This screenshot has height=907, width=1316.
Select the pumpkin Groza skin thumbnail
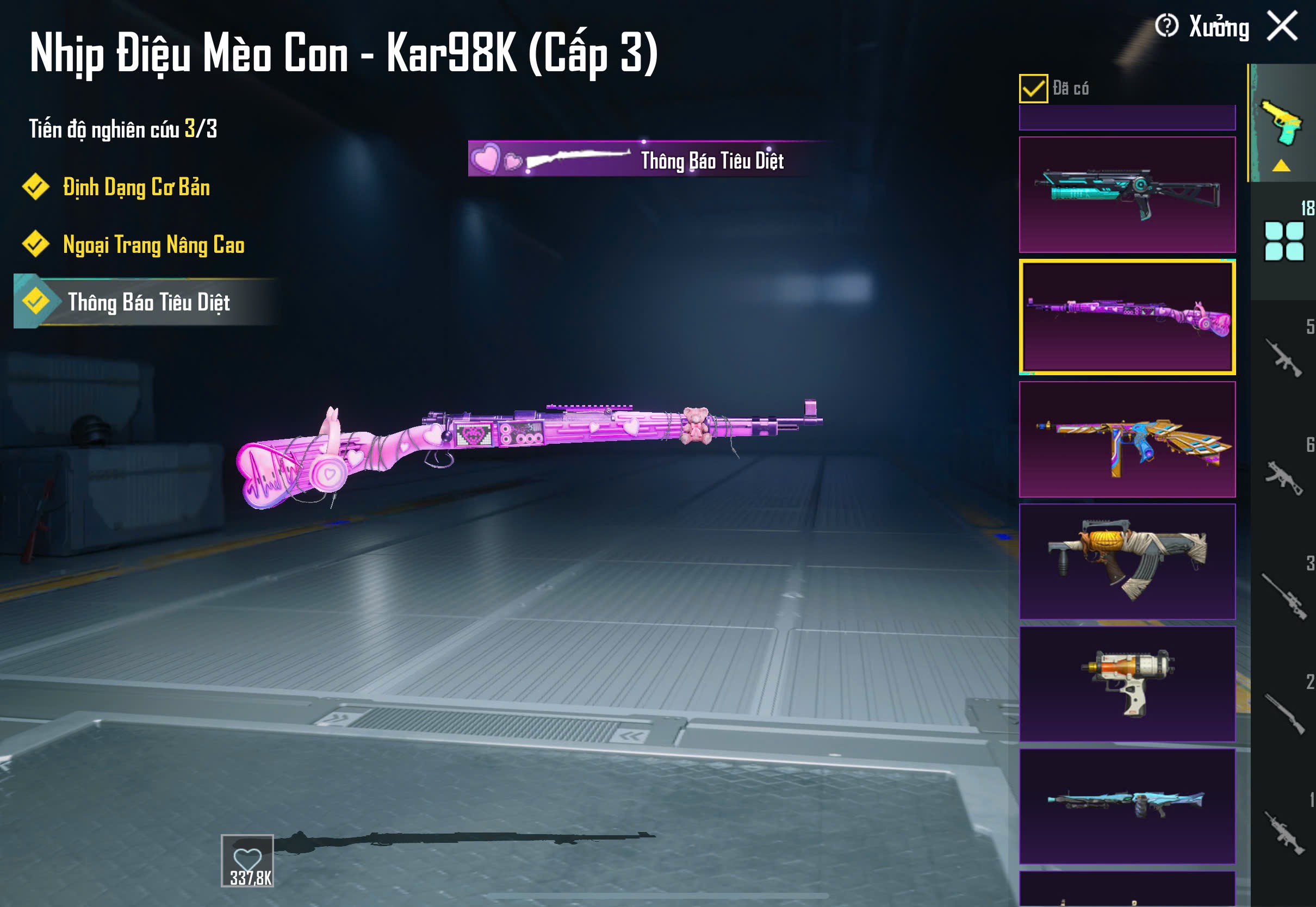(x=1127, y=562)
